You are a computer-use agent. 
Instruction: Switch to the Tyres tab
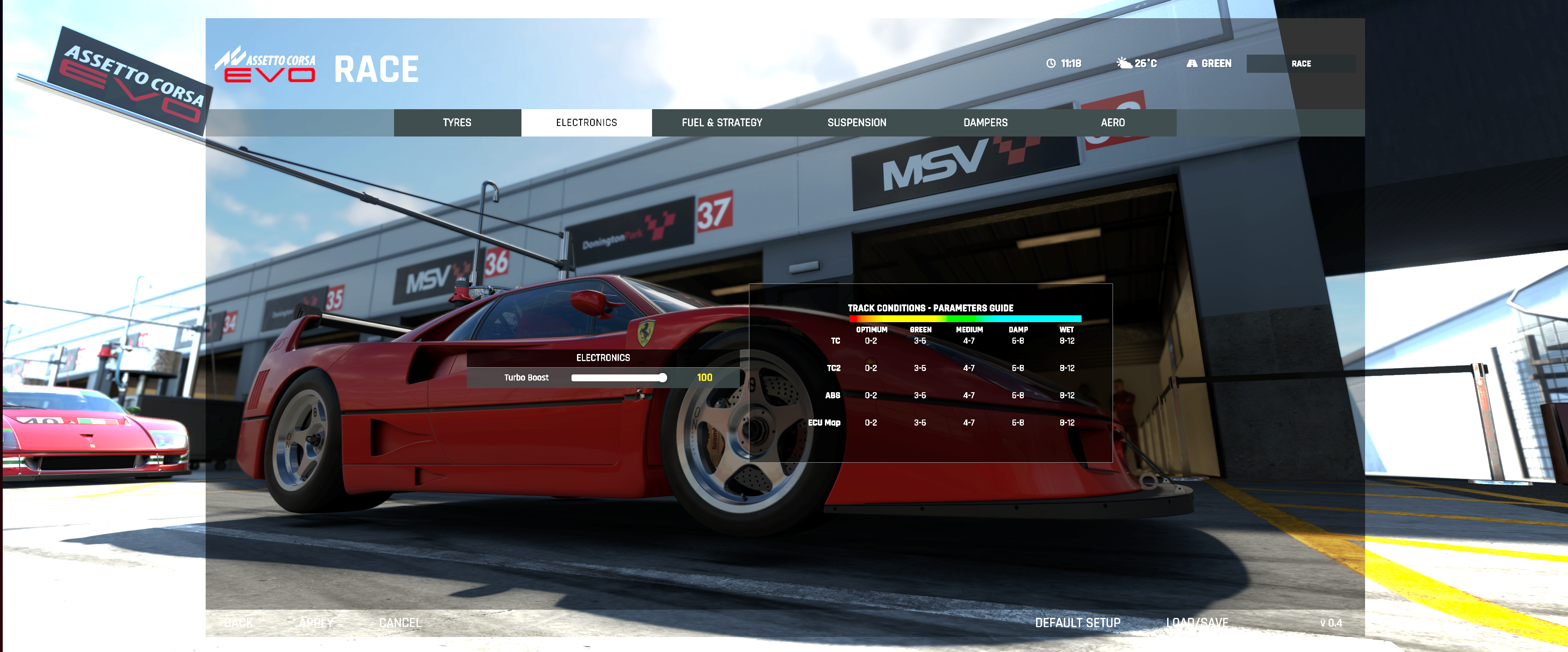(456, 122)
